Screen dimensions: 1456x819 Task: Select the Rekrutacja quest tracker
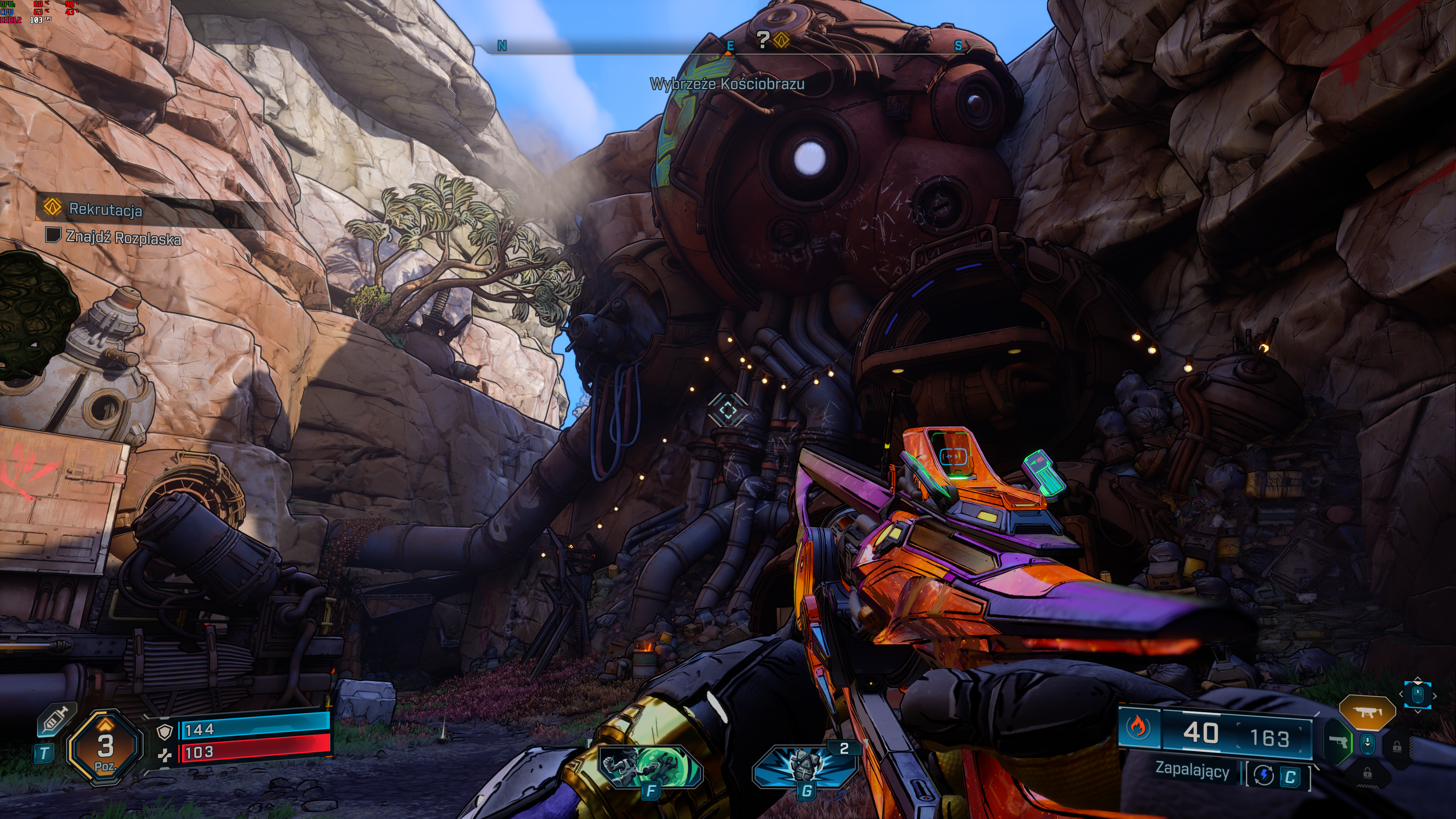[x=105, y=209]
